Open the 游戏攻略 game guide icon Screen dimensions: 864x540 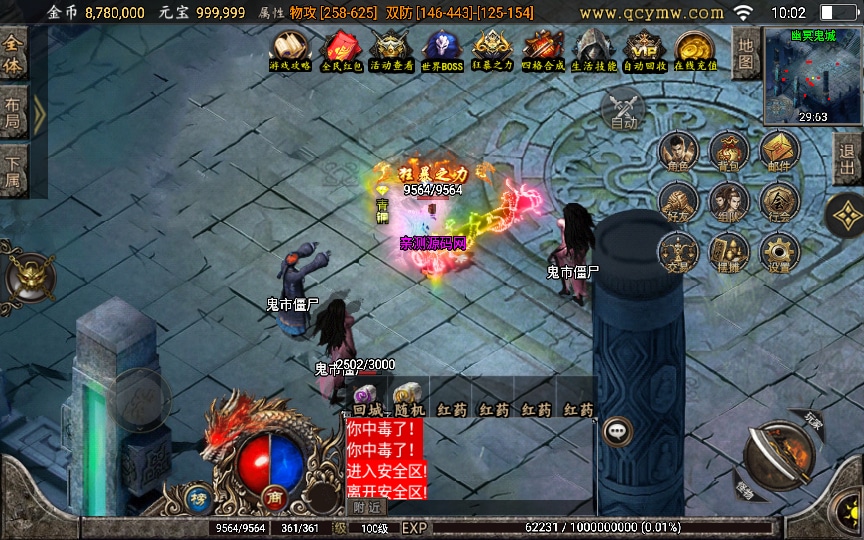click(289, 50)
